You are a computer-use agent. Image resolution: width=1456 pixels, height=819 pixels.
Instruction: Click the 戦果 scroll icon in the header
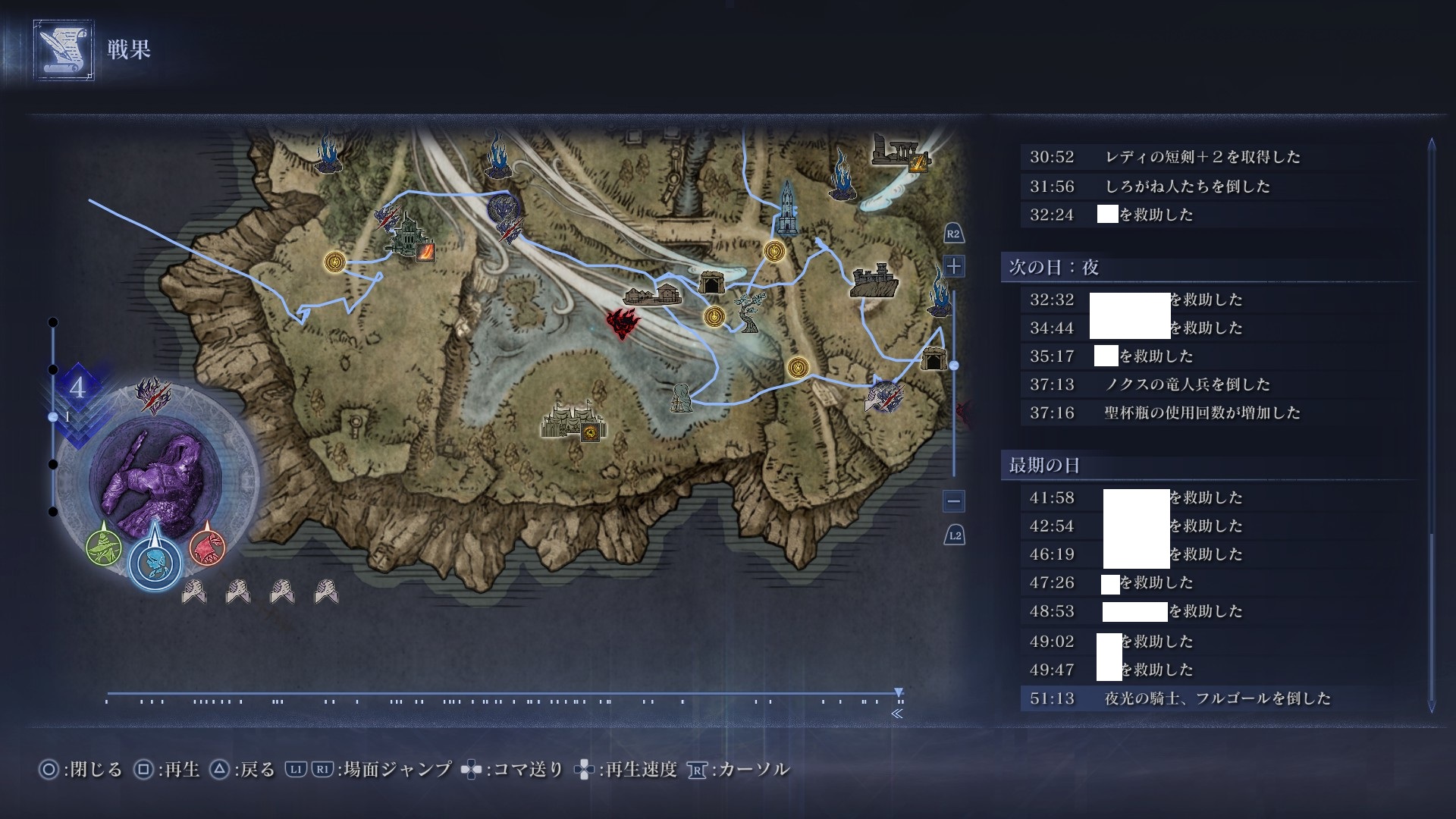tap(64, 50)
